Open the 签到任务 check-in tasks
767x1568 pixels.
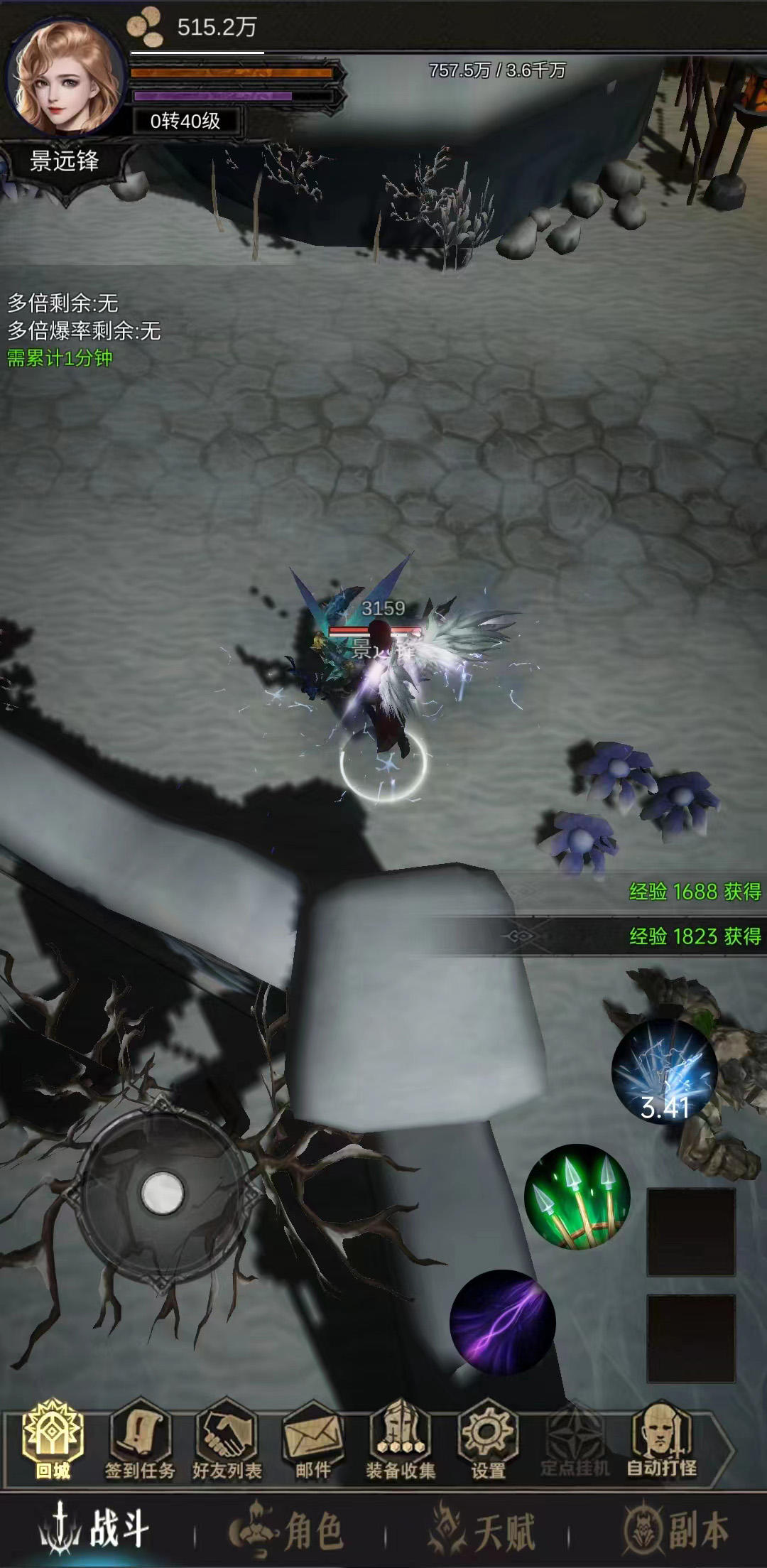pos(140,1439)
